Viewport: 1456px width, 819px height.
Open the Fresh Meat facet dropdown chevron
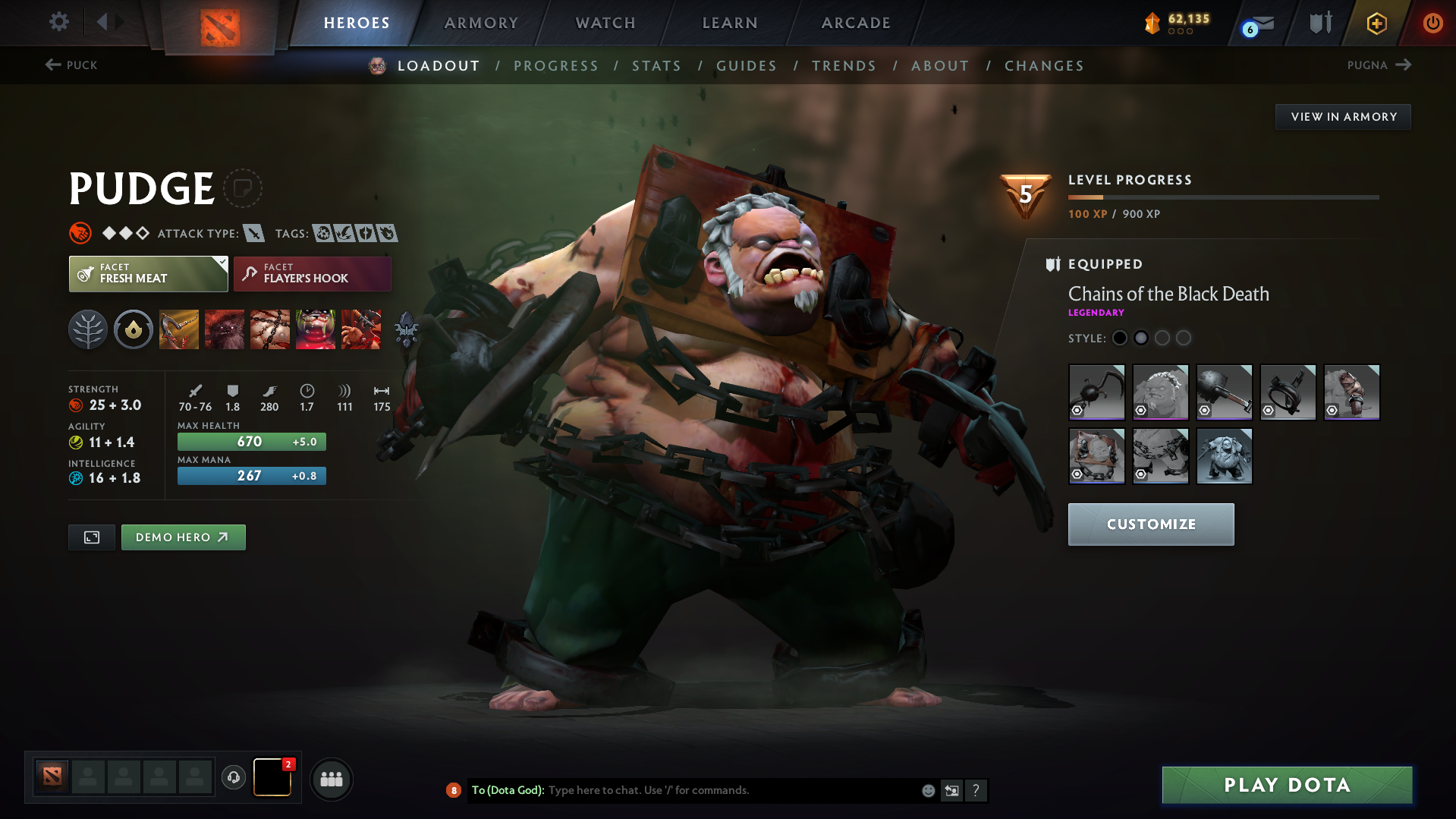coord(221,262)
